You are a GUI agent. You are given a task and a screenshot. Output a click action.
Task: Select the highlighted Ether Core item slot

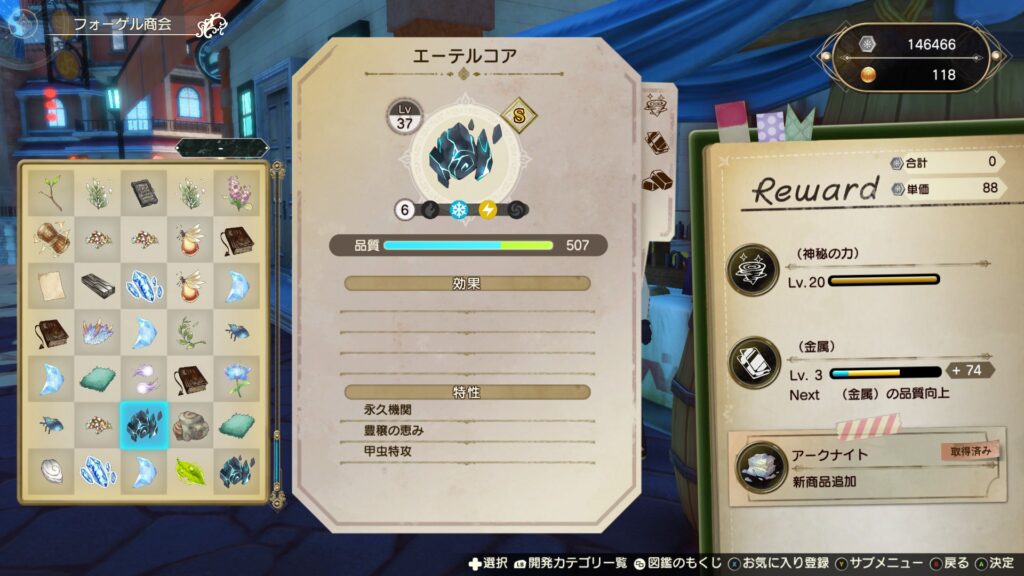pos(144,425)
